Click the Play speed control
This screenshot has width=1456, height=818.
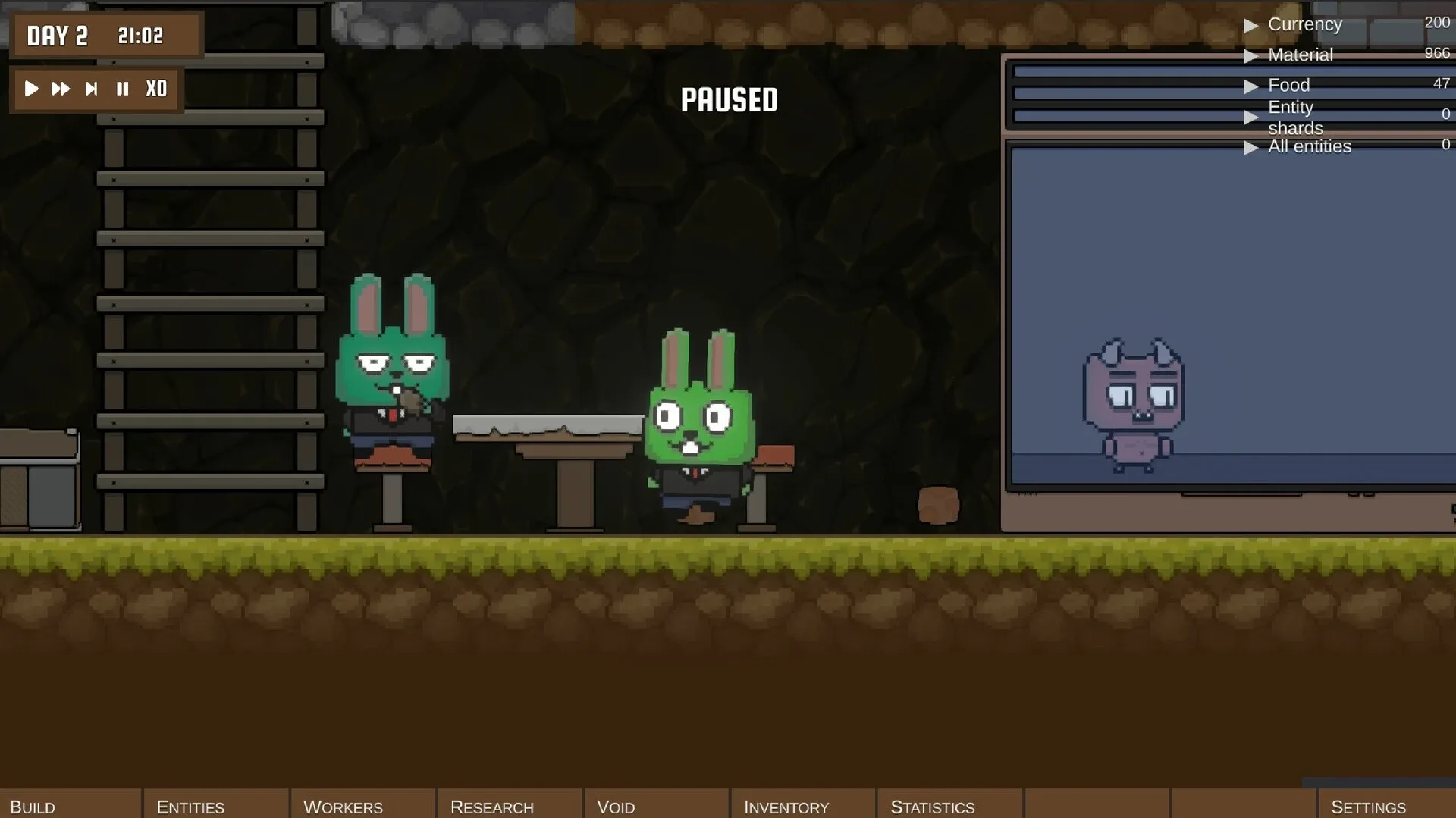(x=31, y=89)
